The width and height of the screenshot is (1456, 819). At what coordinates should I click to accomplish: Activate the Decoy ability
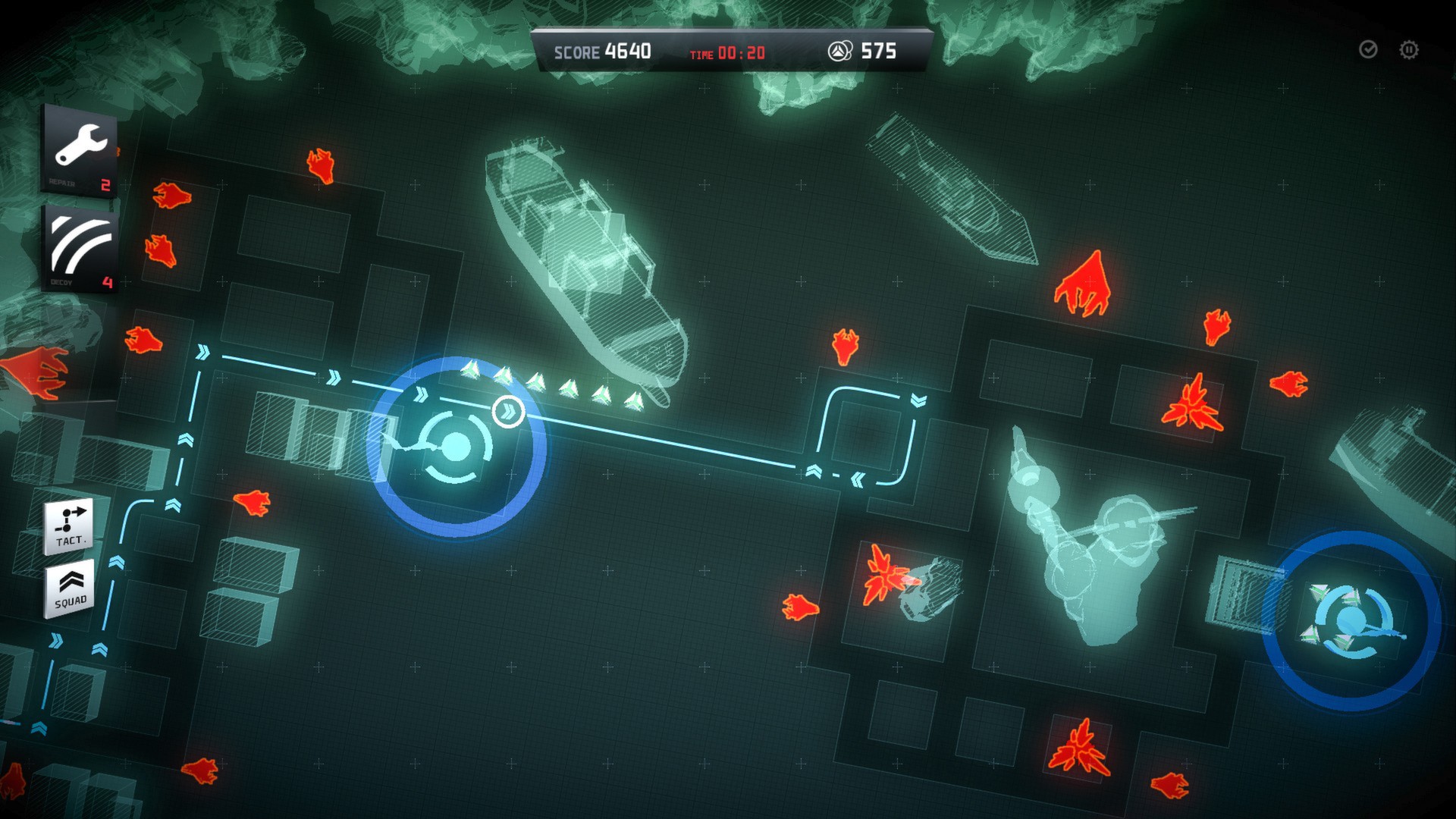click(x=80, y=243)
